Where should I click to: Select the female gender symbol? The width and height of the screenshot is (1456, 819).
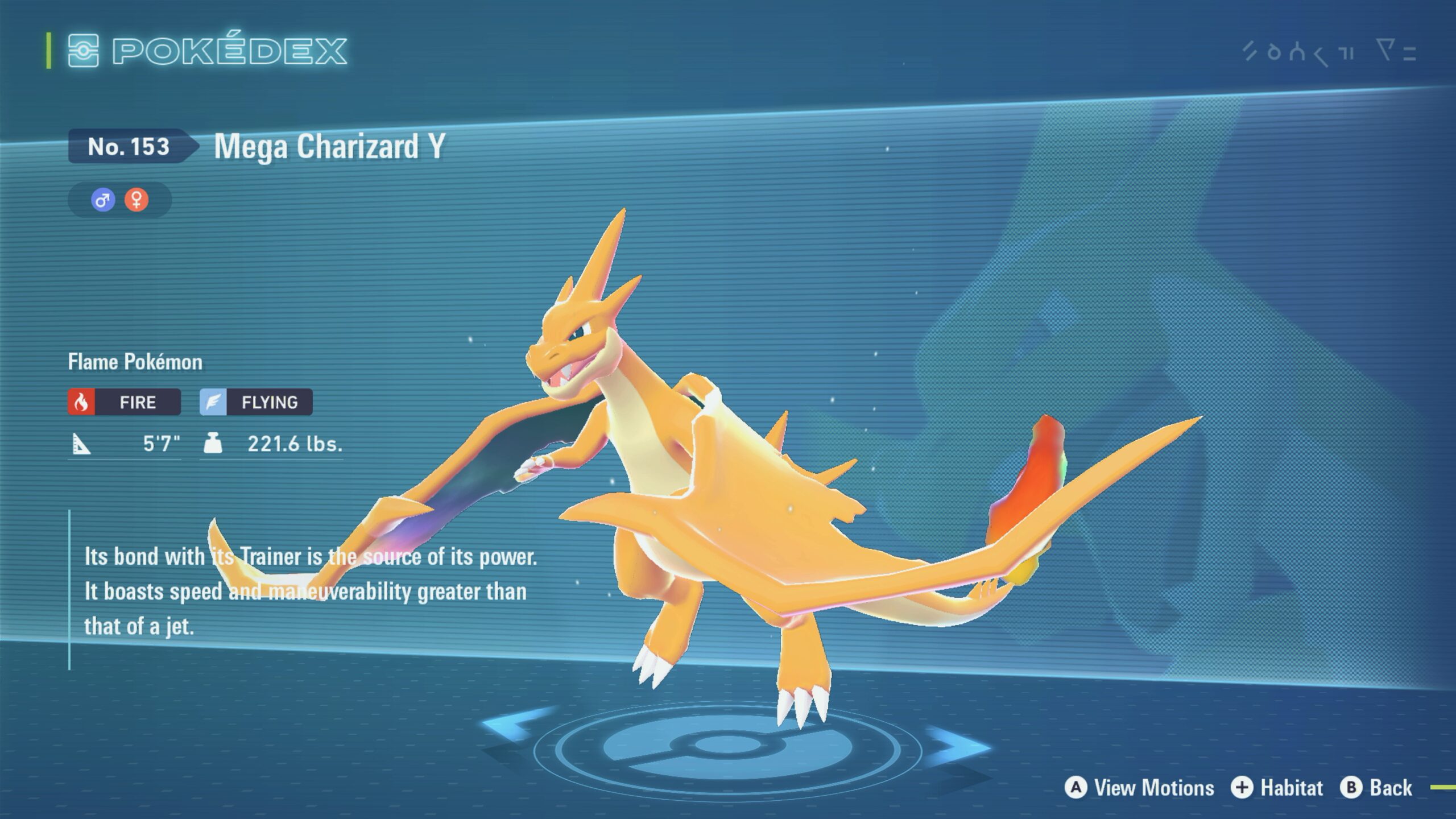[x=136, y=200]
